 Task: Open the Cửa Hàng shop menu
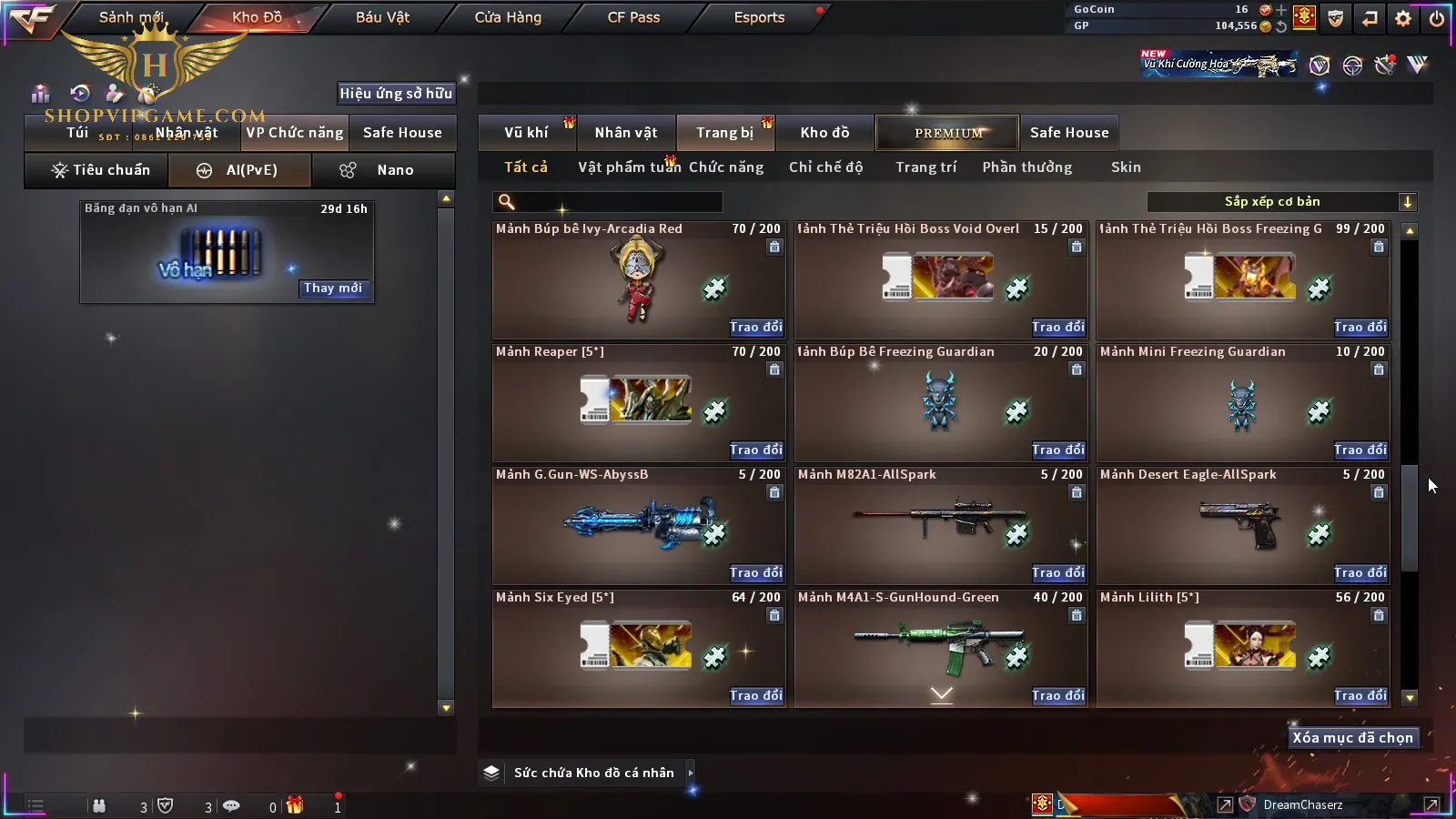[x=508, y=17]
